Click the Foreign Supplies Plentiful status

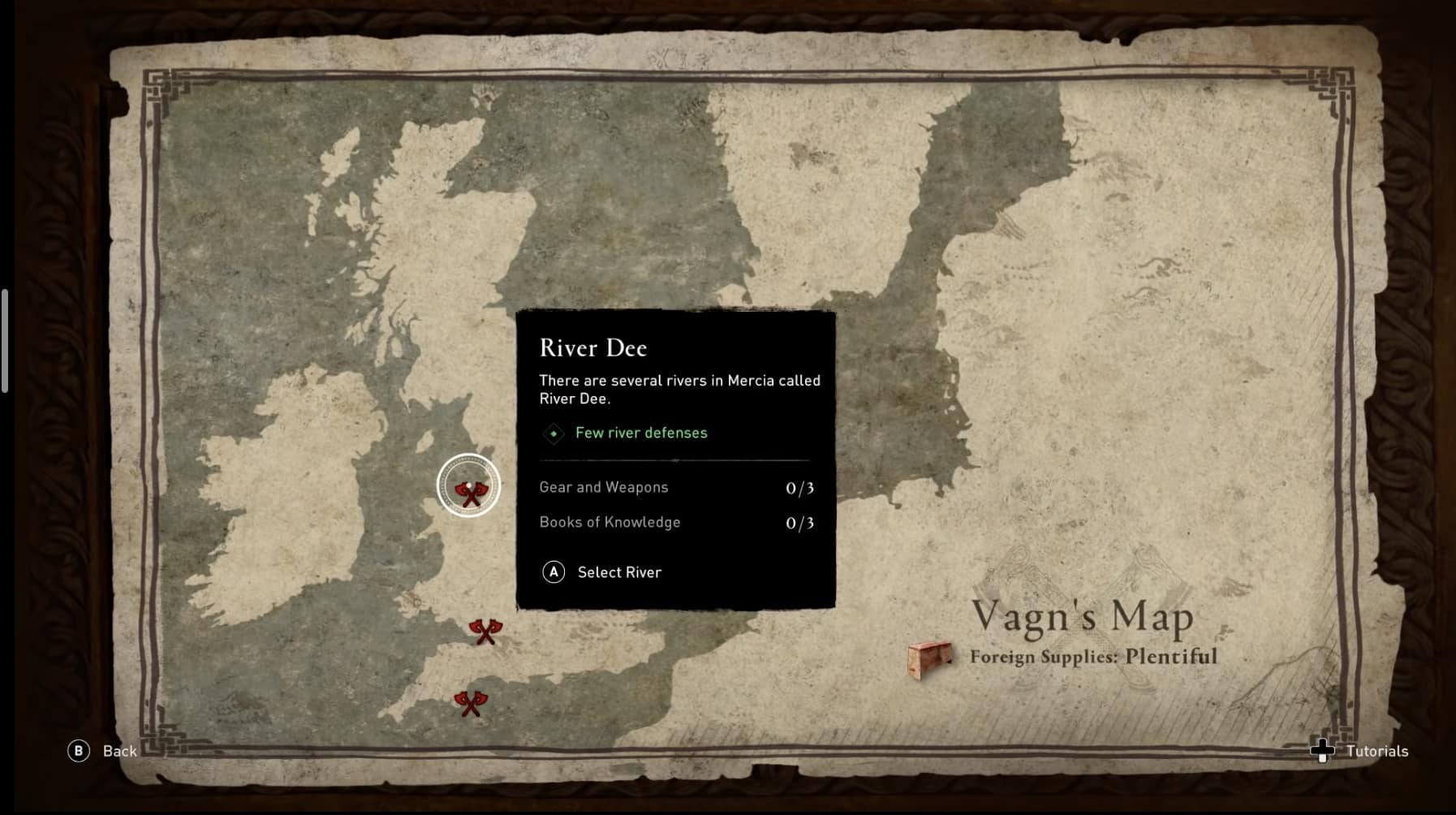click(1092, 657)
